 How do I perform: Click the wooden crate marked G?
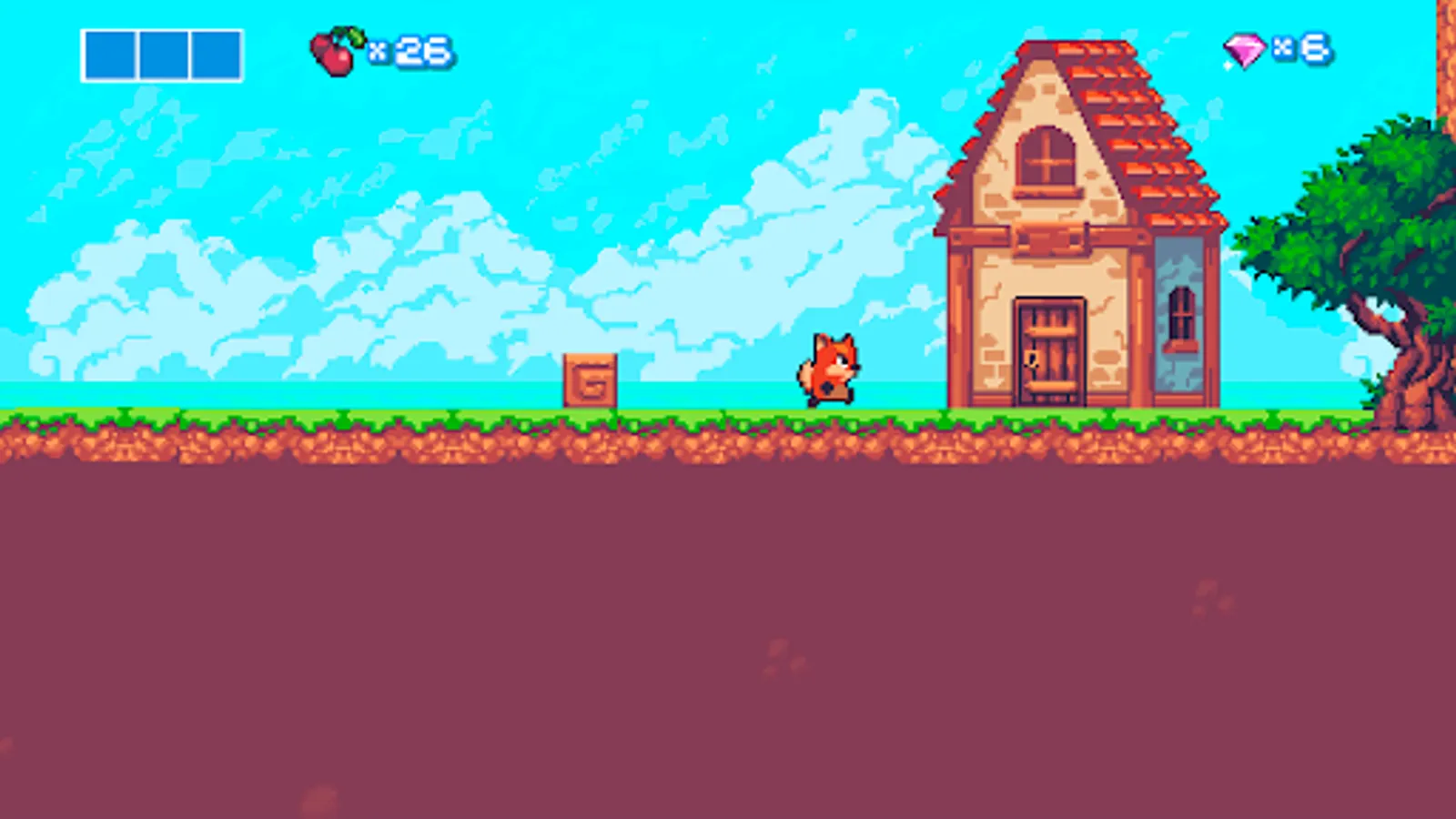point(590,379)
